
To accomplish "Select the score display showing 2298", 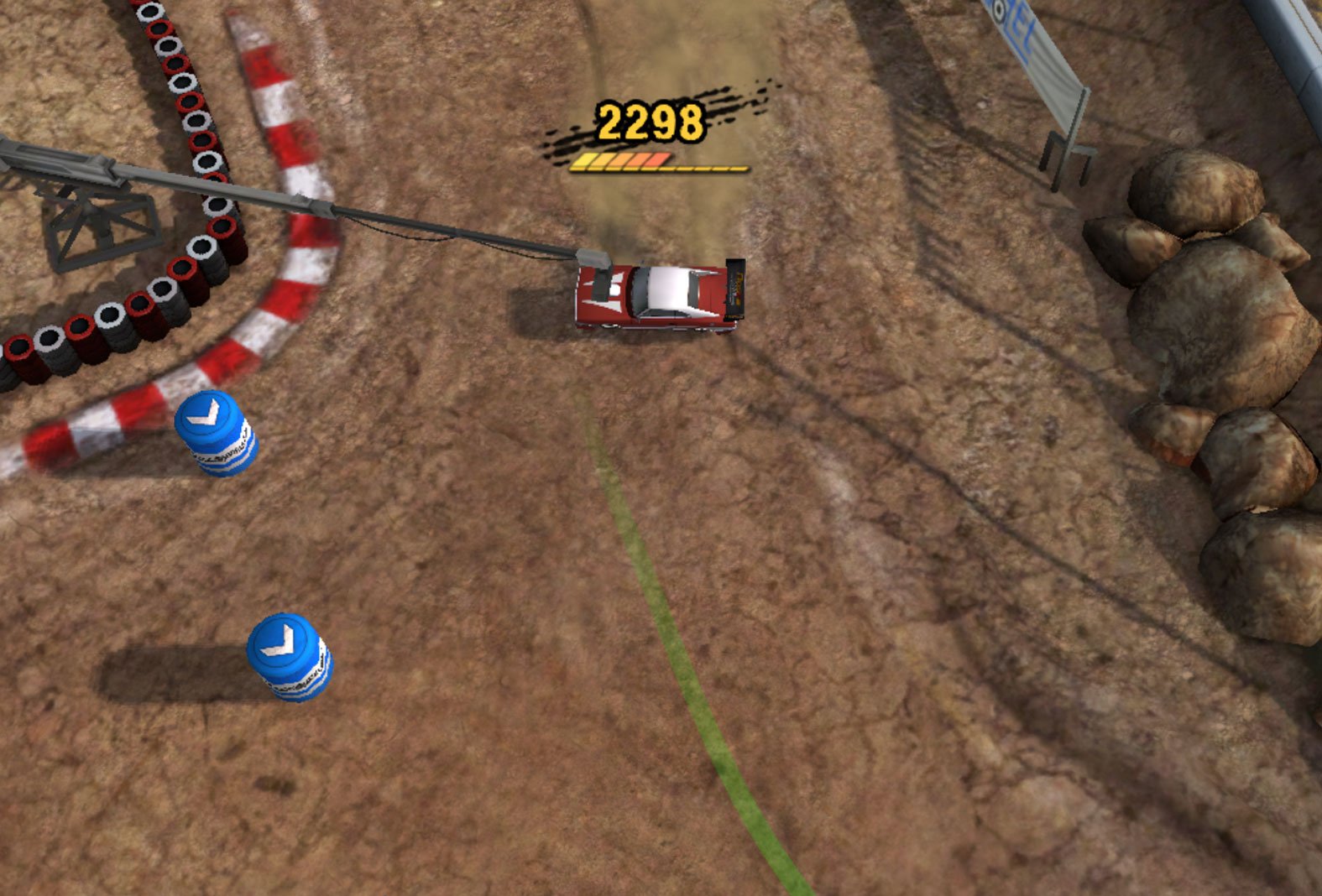I will click(649, 119).
